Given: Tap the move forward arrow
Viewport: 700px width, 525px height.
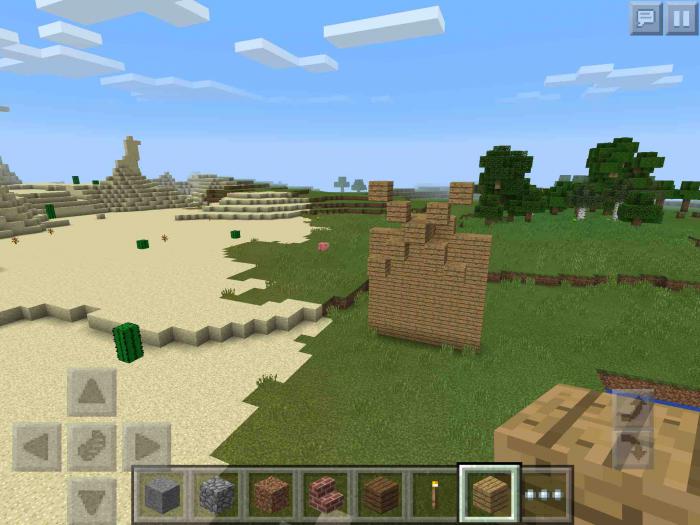Looking at the screenshot, I should point(92,393).
